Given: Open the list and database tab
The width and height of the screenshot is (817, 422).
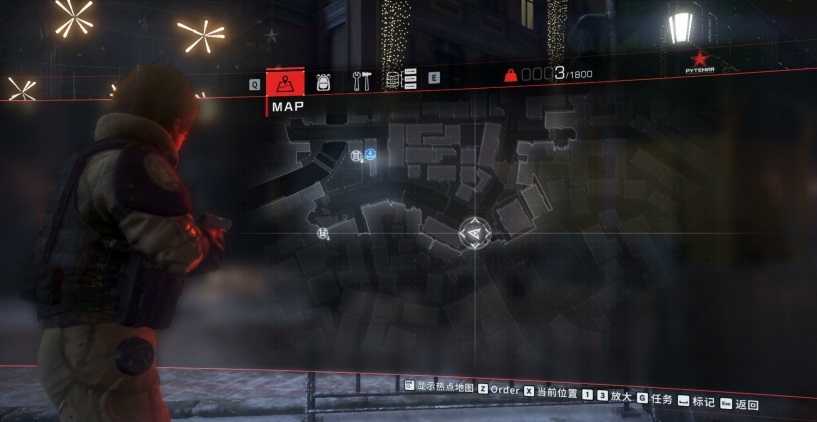Looking at the screenshot, I should [396, 79].
